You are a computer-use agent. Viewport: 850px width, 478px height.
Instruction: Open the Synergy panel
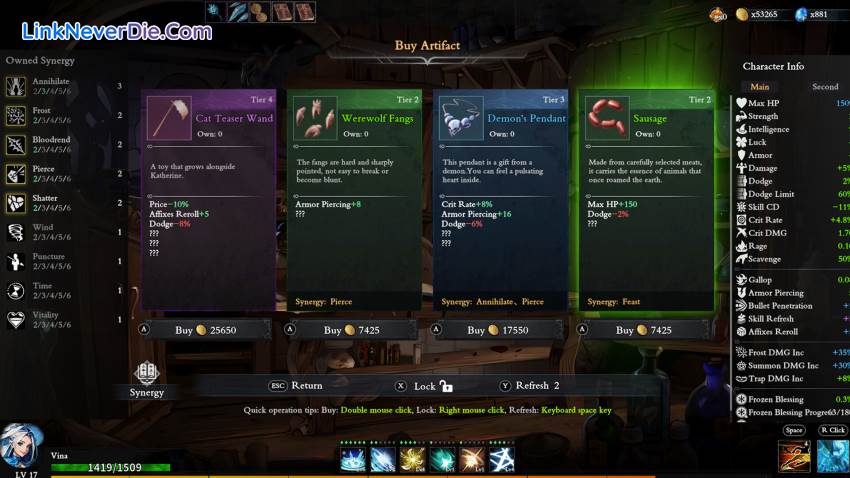click(146, 379)
